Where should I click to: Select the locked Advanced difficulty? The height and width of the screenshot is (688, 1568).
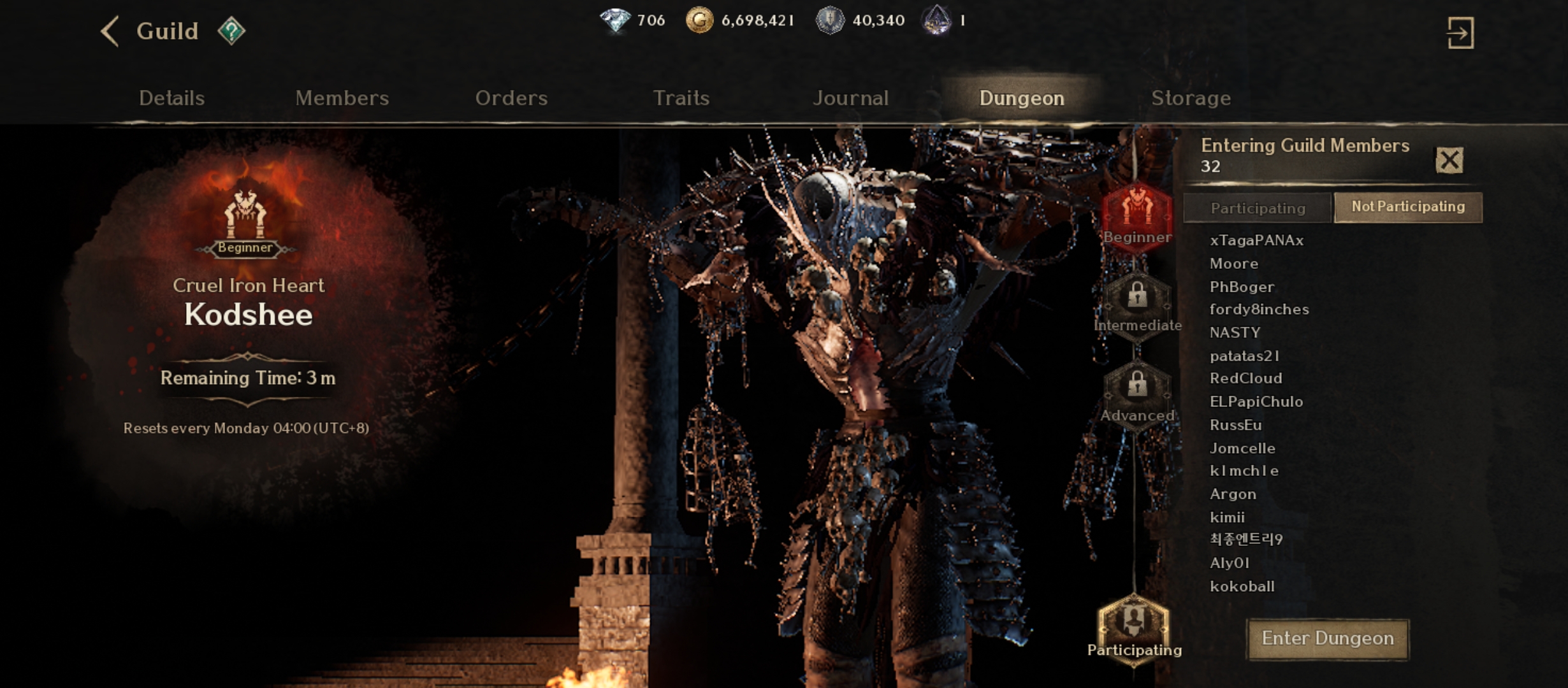(x=1137, y=393)
